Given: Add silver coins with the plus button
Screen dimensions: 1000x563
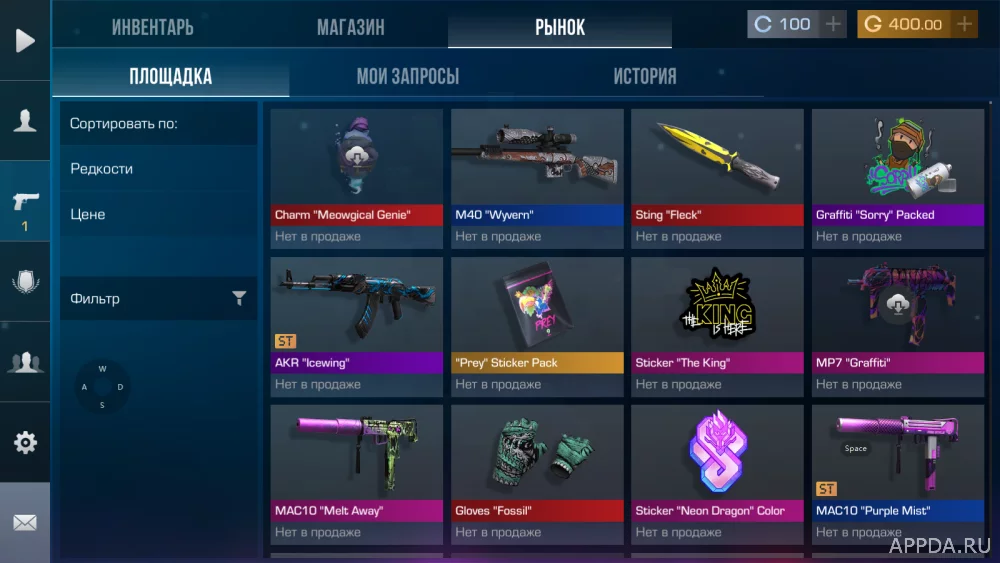Looking at the screenshot, I should 833,24.
